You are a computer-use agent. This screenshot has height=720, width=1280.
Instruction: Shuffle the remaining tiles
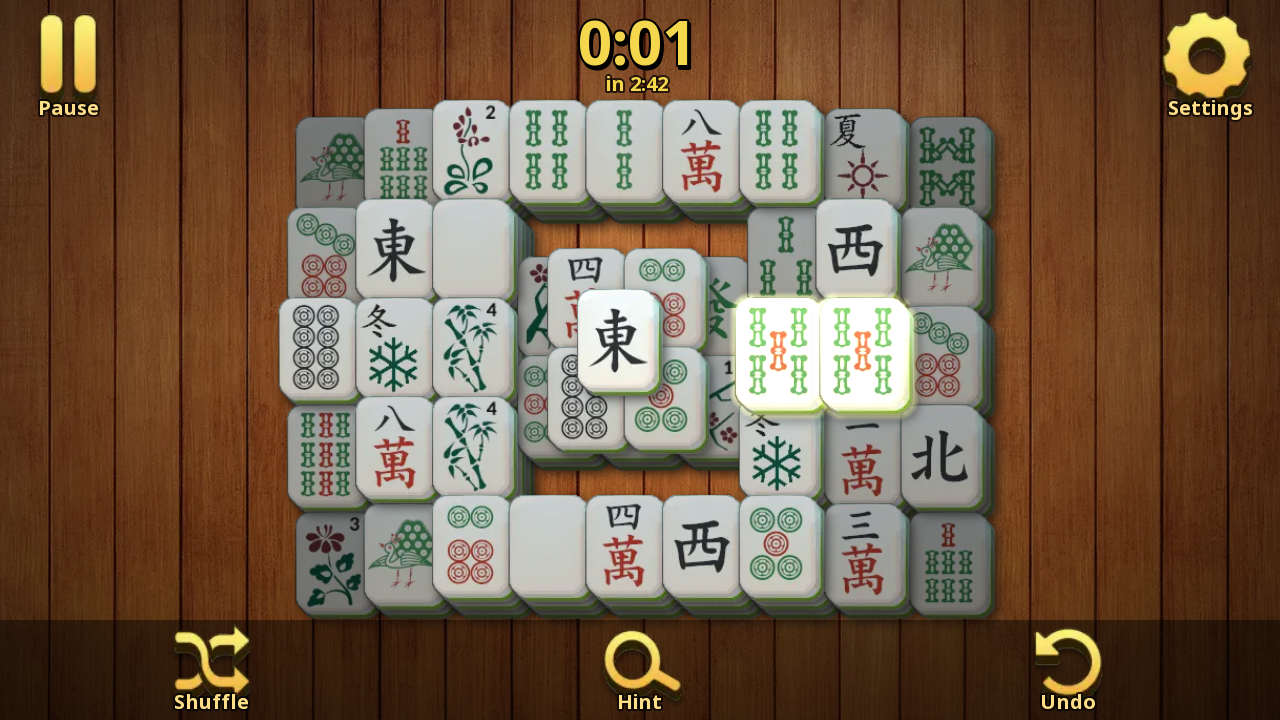point(210,660)
